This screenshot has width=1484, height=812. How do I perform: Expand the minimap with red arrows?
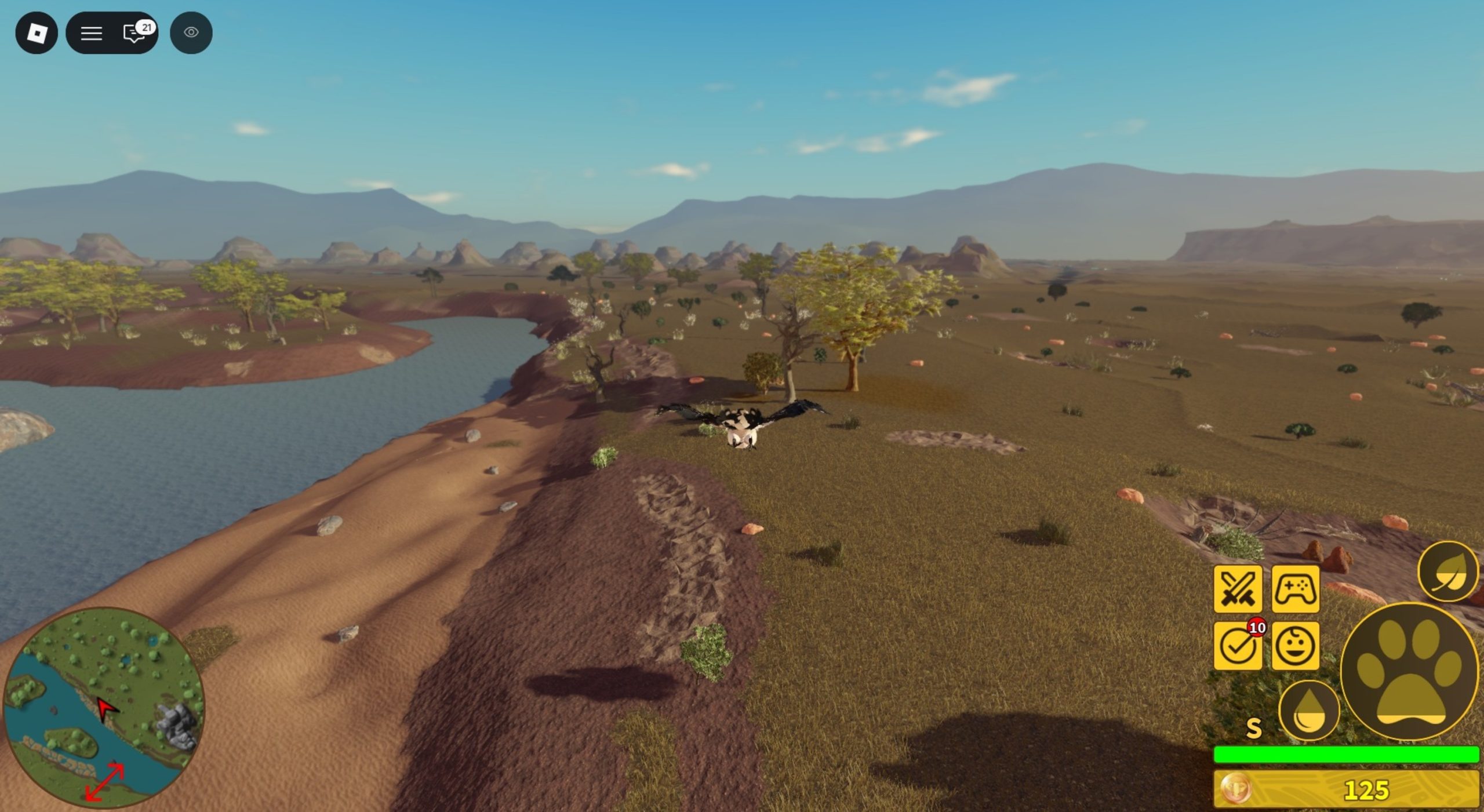pyautogui.click(x=105, y=782)
